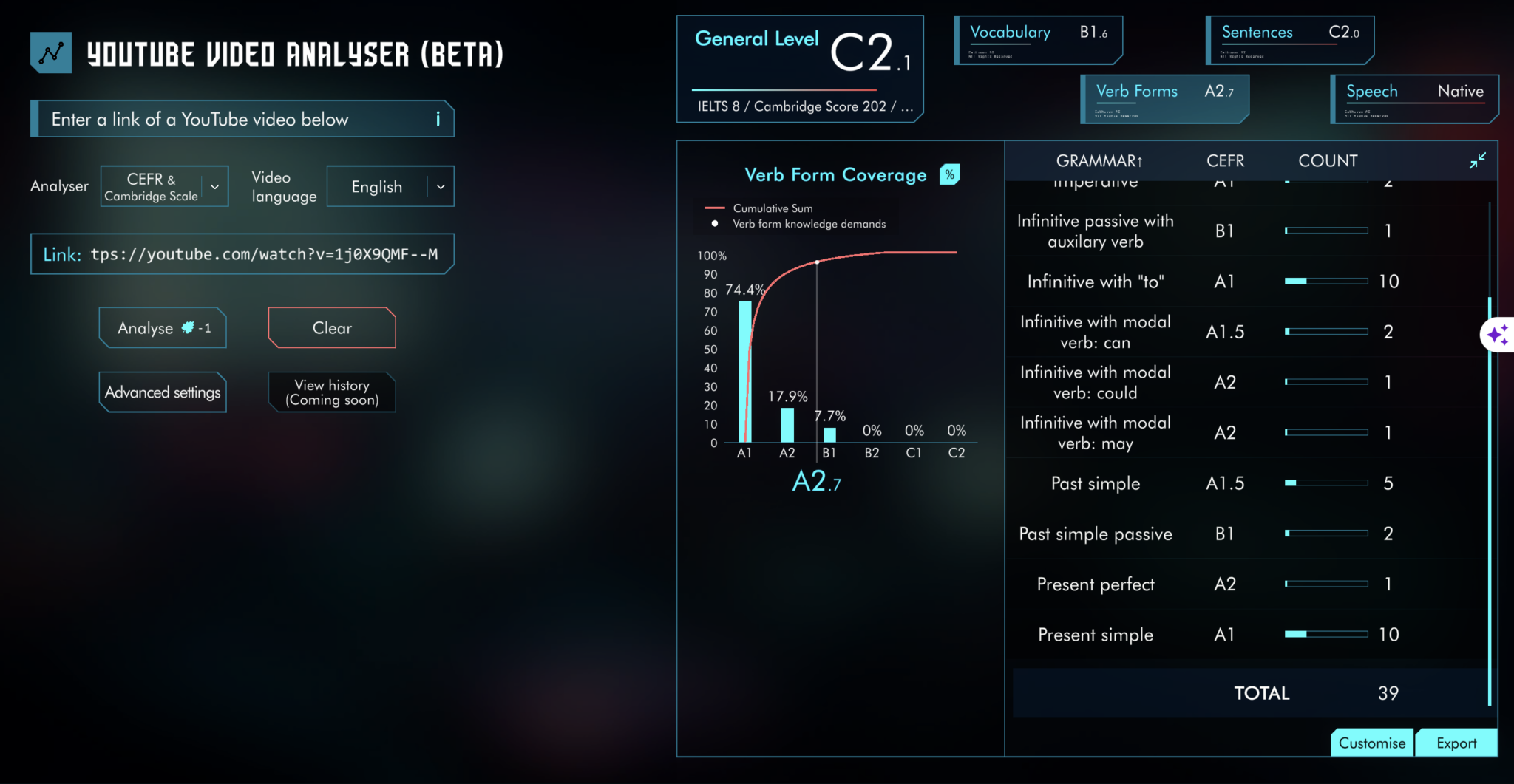Open the Analyser scale dropdown

[x=164, y=185]
